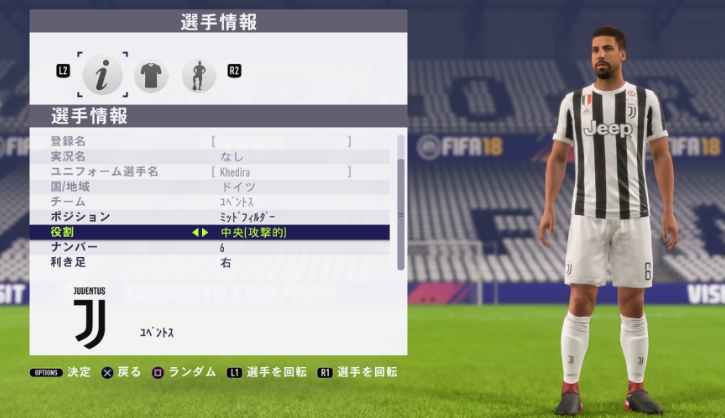Screen dimensions: 725x418
Task: Click the left arrow of 役割 stepper
Action: pyautogui.click(x=194, y=232)
